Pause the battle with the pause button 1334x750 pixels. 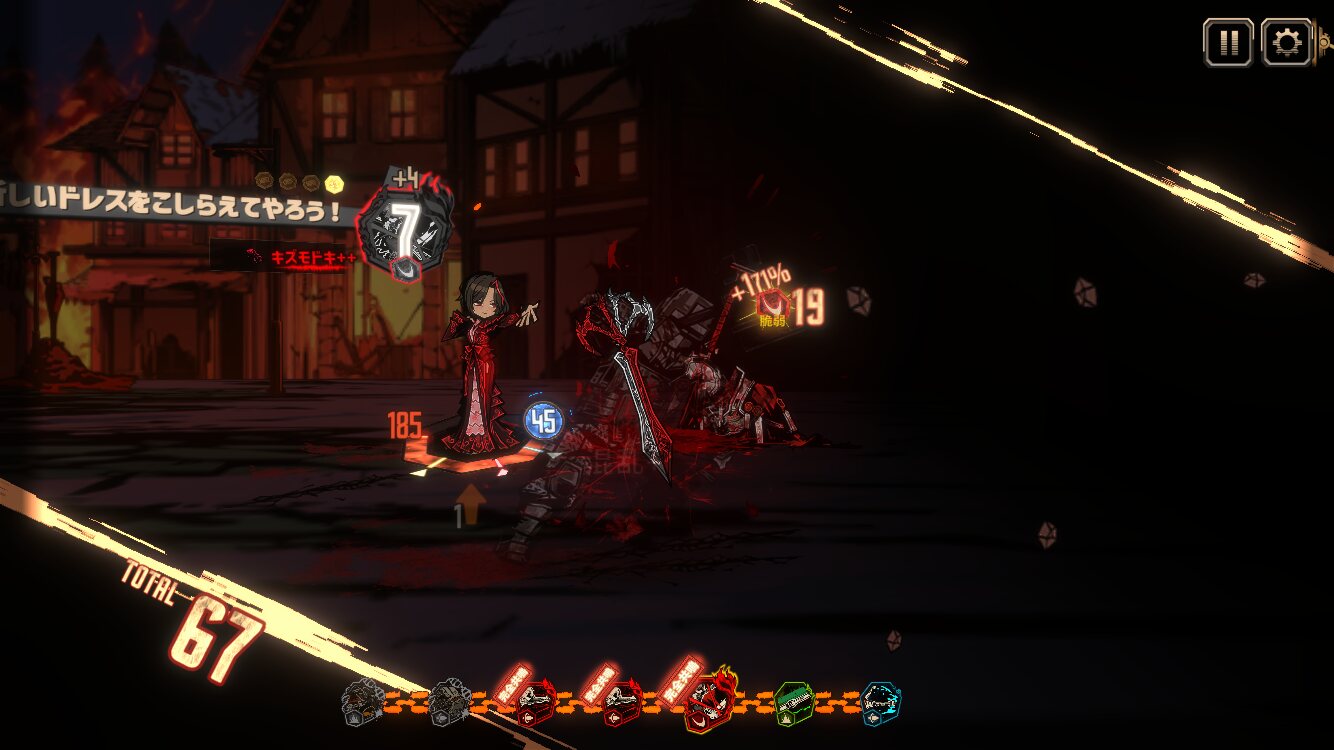point(1228,43)
